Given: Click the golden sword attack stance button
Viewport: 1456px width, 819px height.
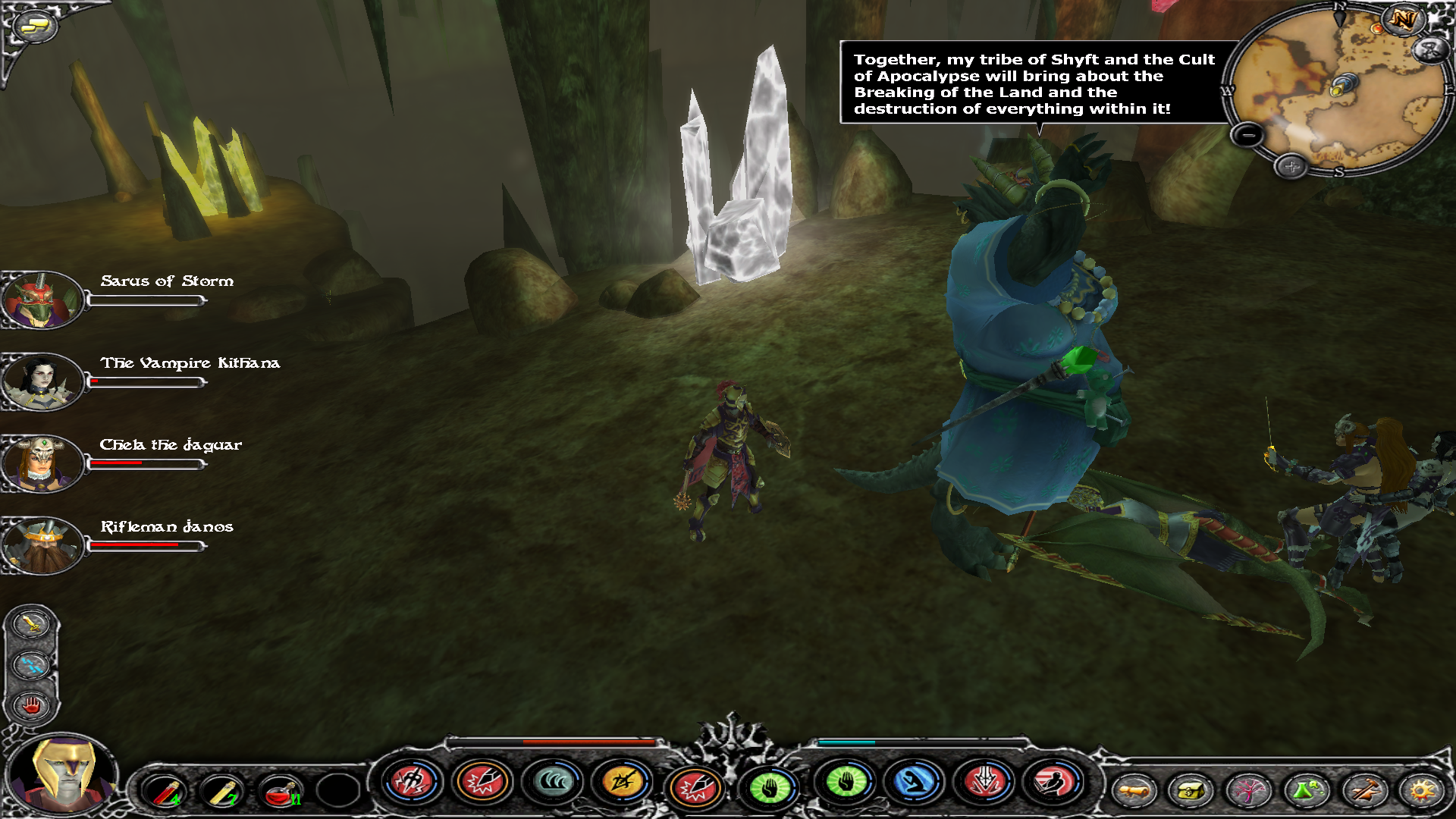Looking at the screenshot, I should (x=31, y=624).
